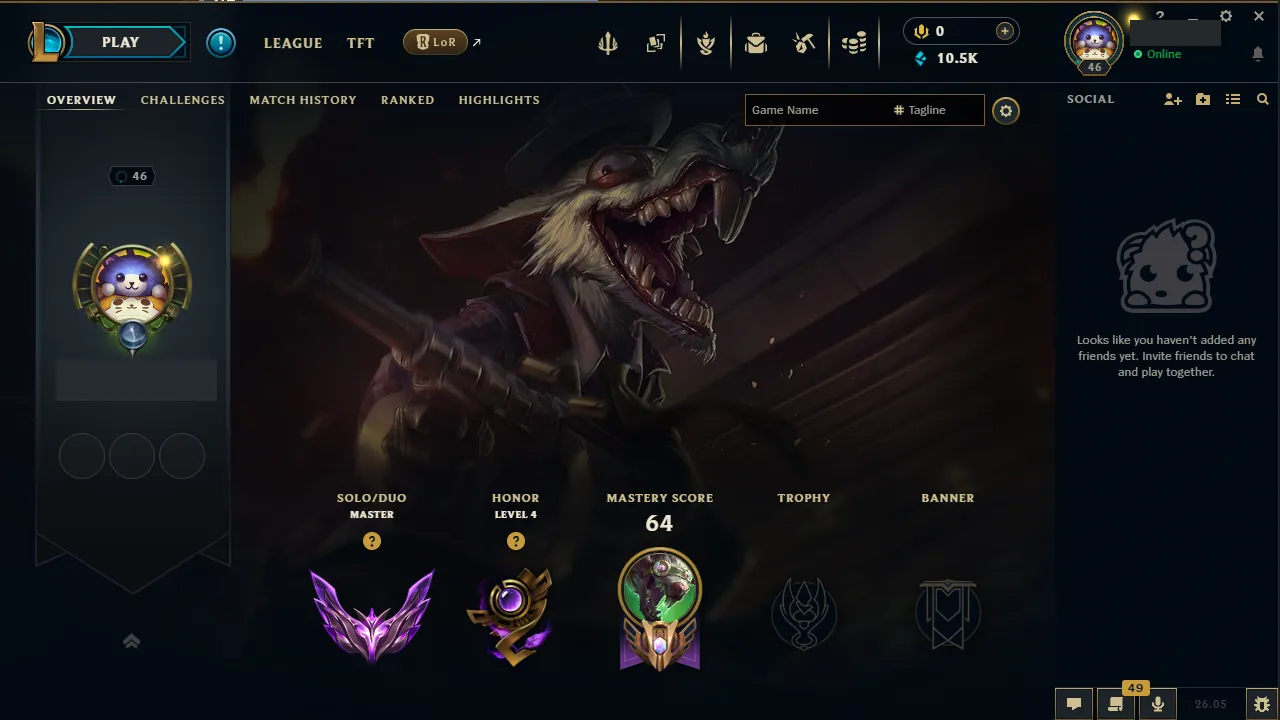Mute voice chat with the microphone icon
The height and width of the screenshot is (720, 1280).
(1157, 703)
